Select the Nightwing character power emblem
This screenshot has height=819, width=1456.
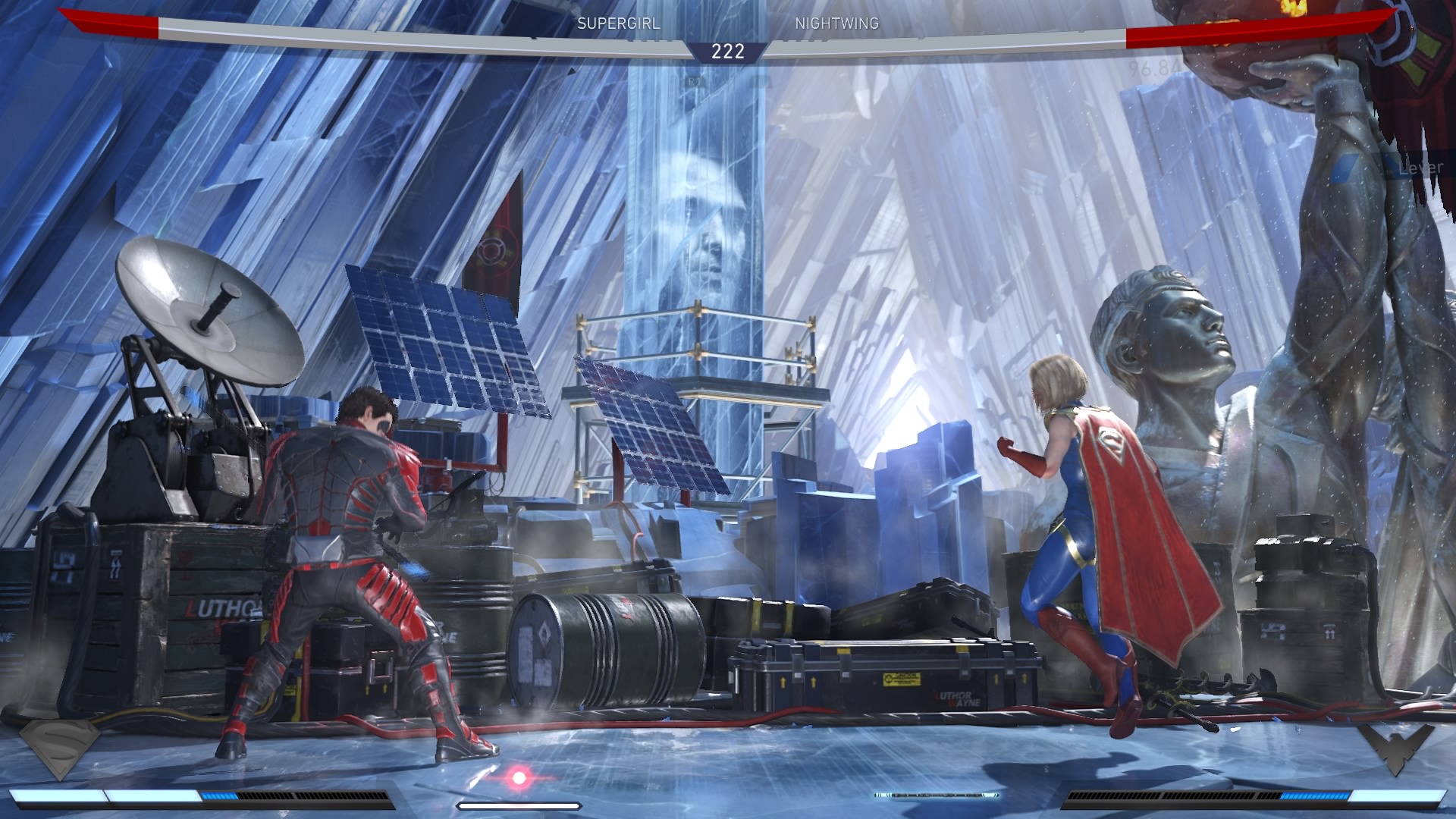pyautogui.click(x=1395, y=748)
